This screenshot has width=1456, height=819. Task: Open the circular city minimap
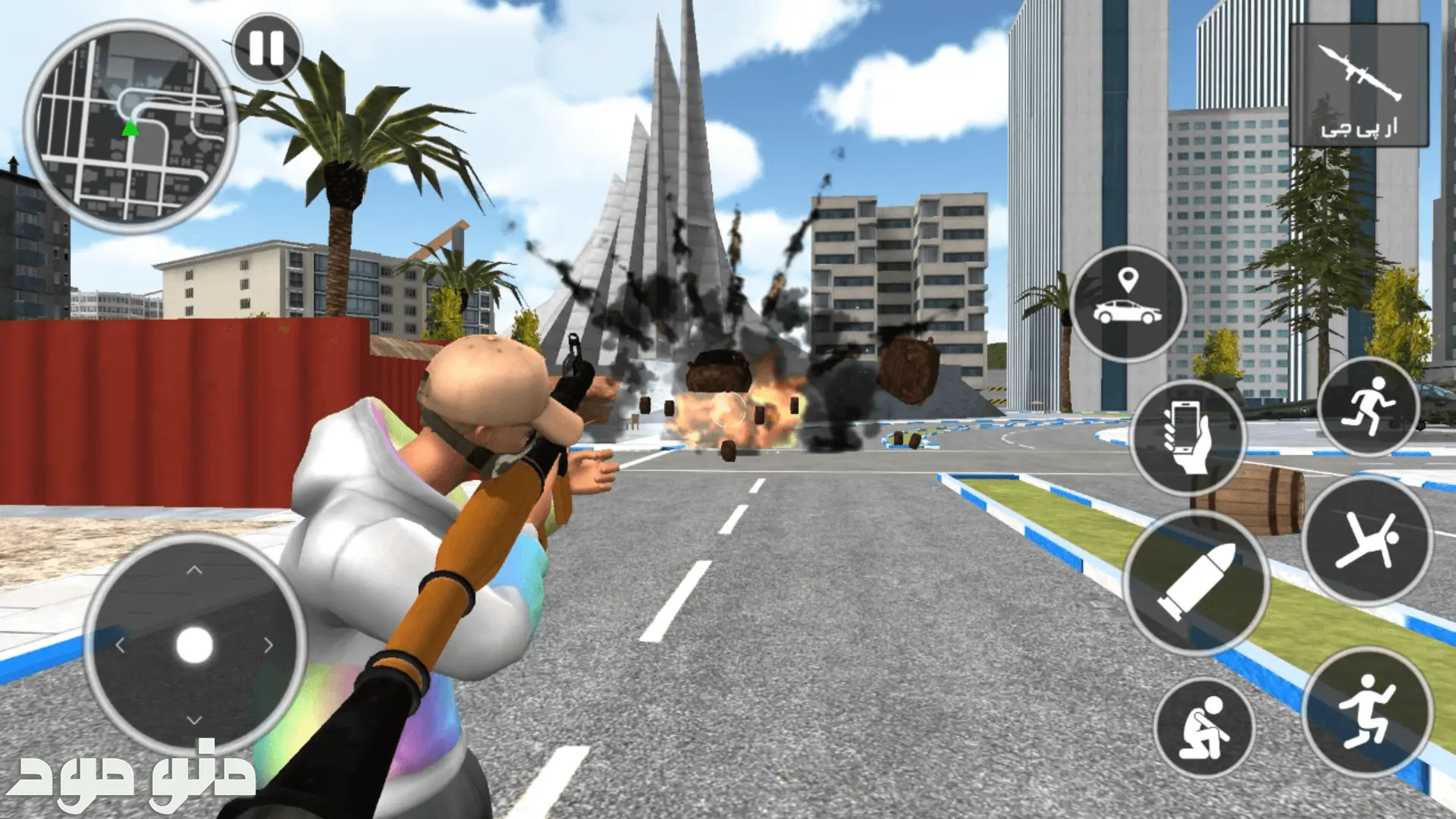click(130, 127)
